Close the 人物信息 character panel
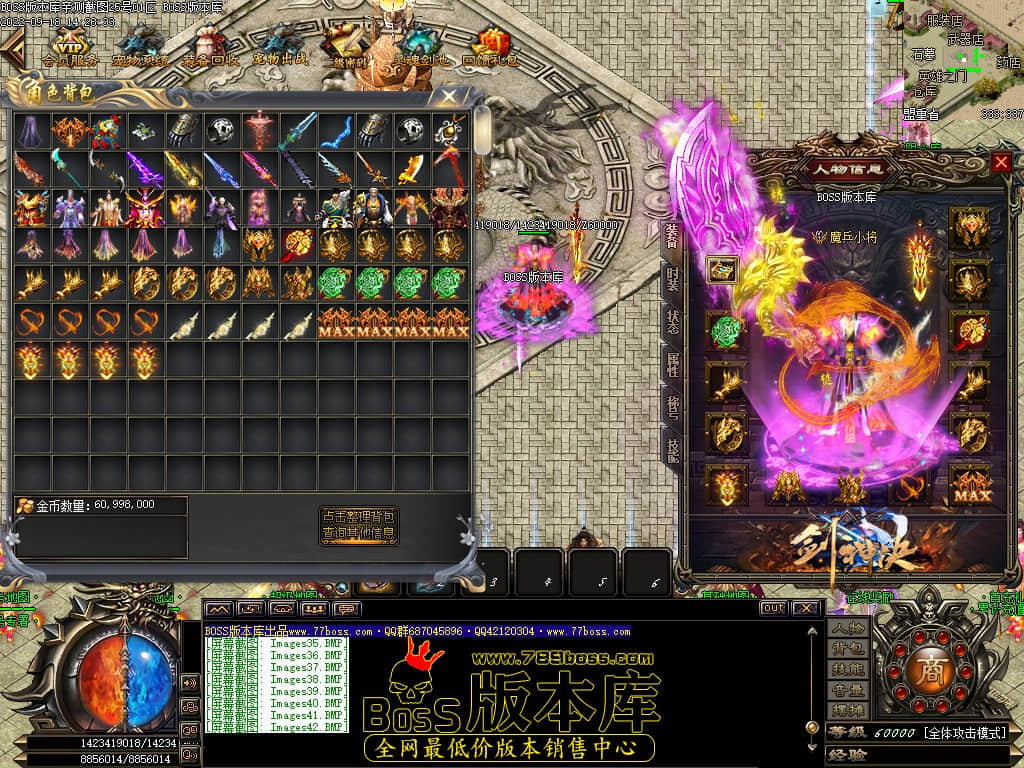 pos(1001,162)
